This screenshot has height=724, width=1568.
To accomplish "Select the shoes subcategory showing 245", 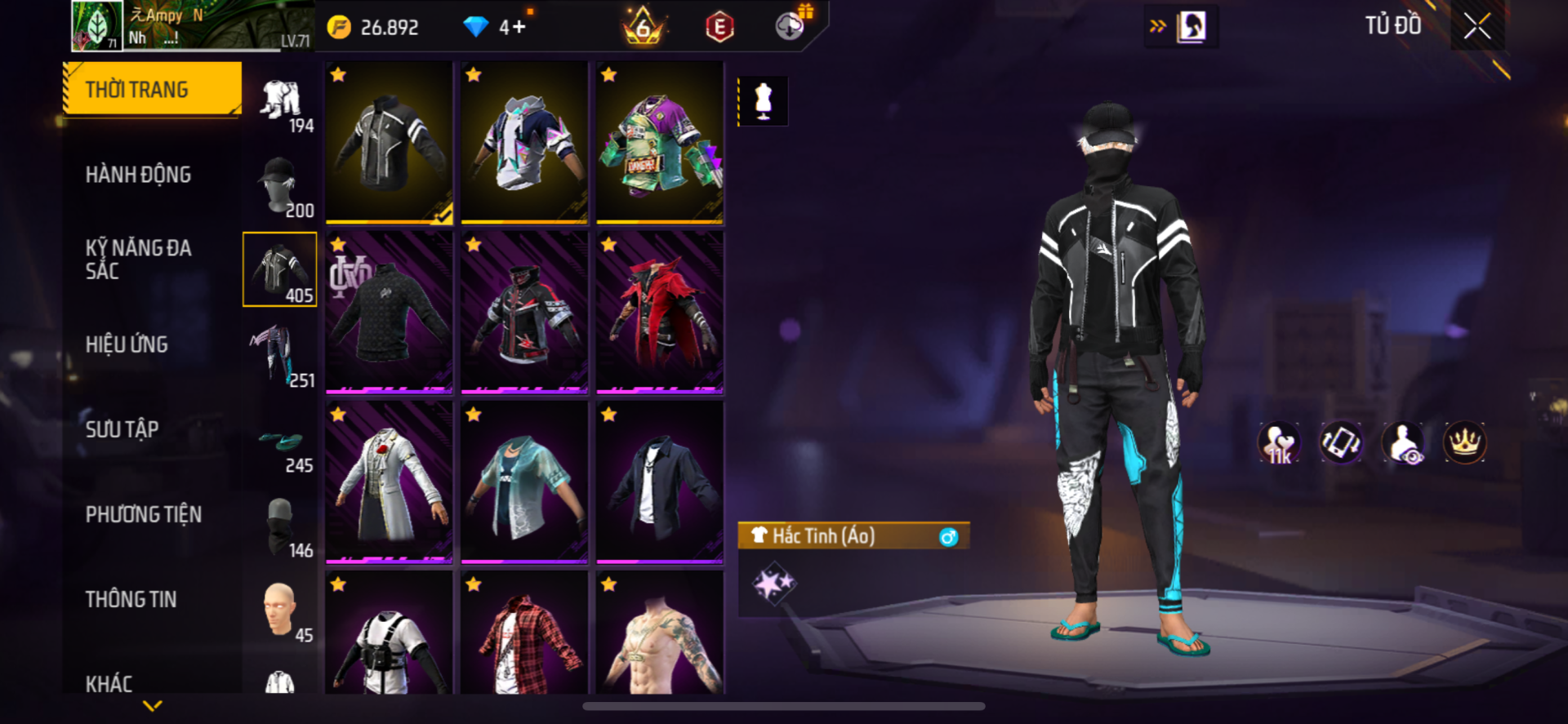I will [x=280, y=446].
